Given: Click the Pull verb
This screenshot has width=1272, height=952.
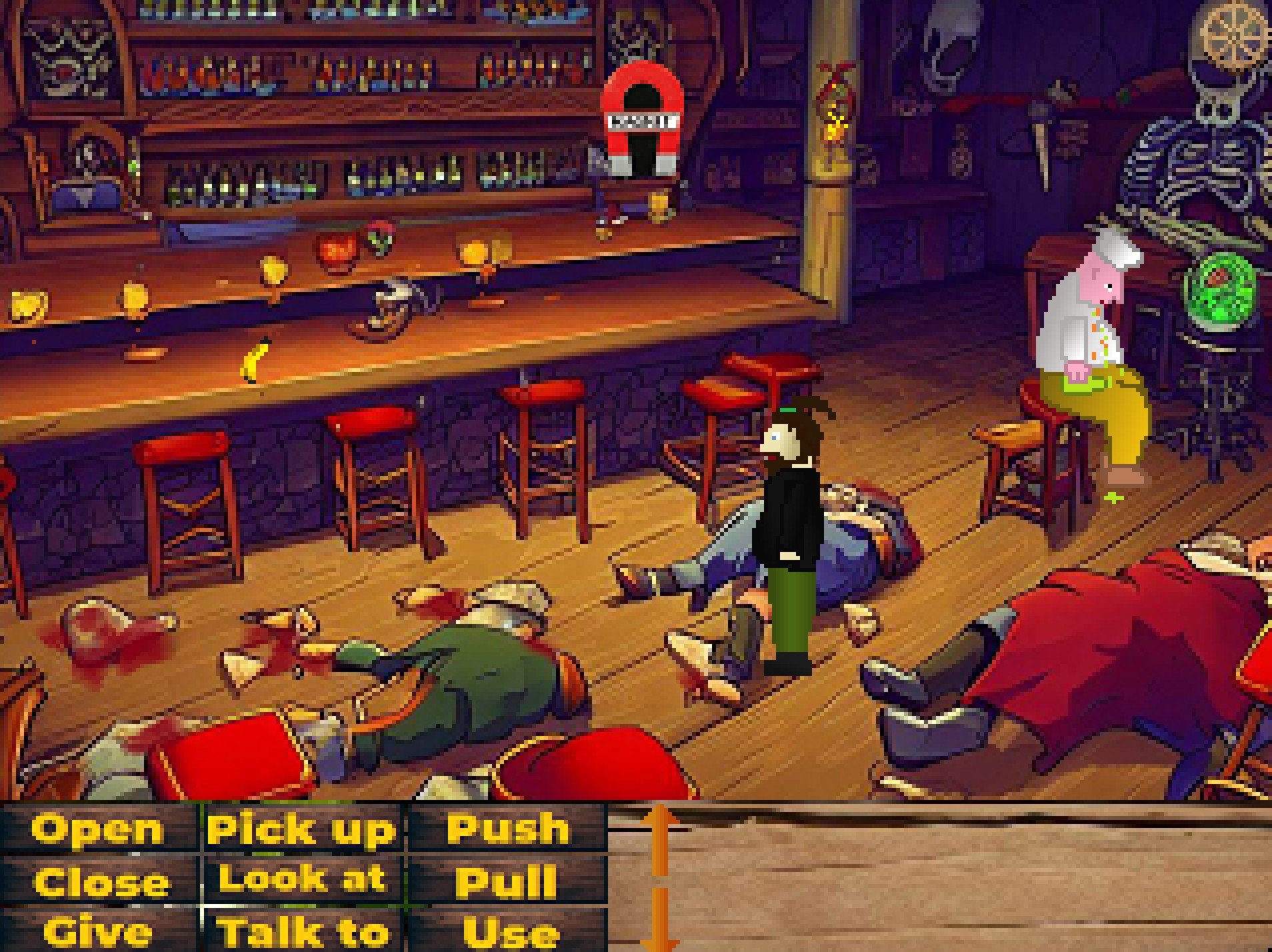Looking at the screenshot, I should click(507, 881).
